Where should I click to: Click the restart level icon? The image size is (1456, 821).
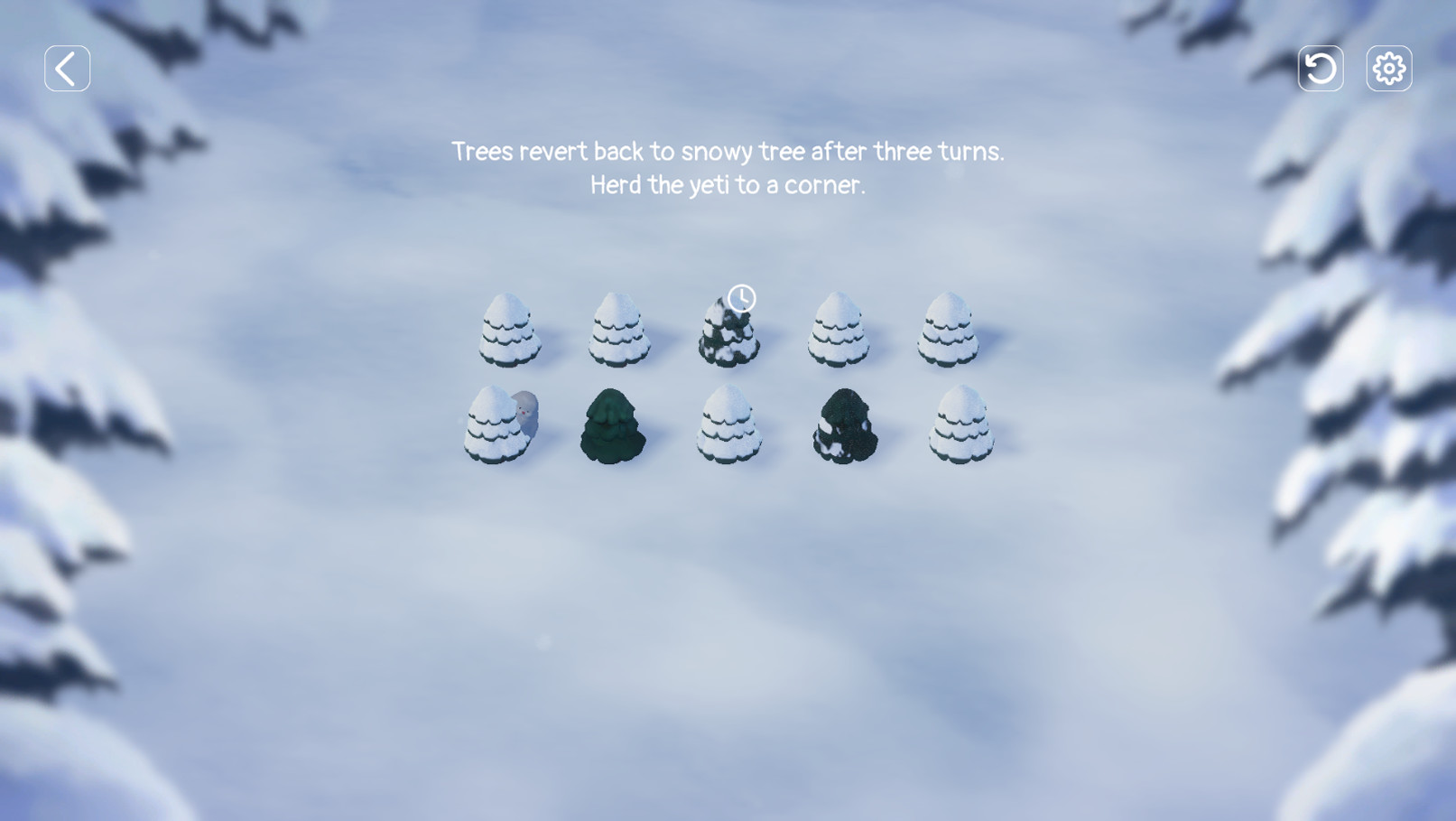pyautogui.click(x=1319, y=68)
